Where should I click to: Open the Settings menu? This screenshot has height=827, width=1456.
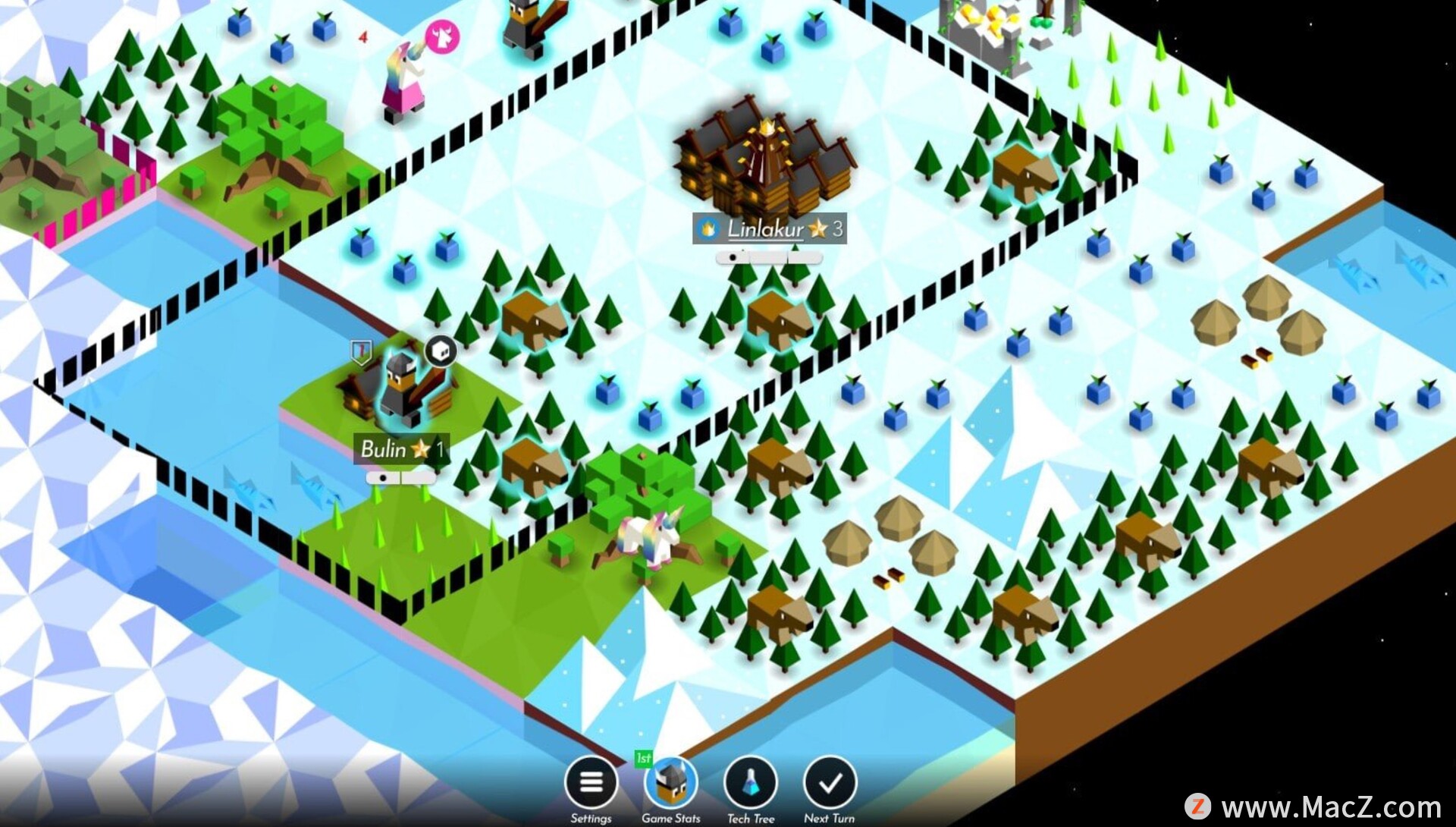[x=591, y=782]
